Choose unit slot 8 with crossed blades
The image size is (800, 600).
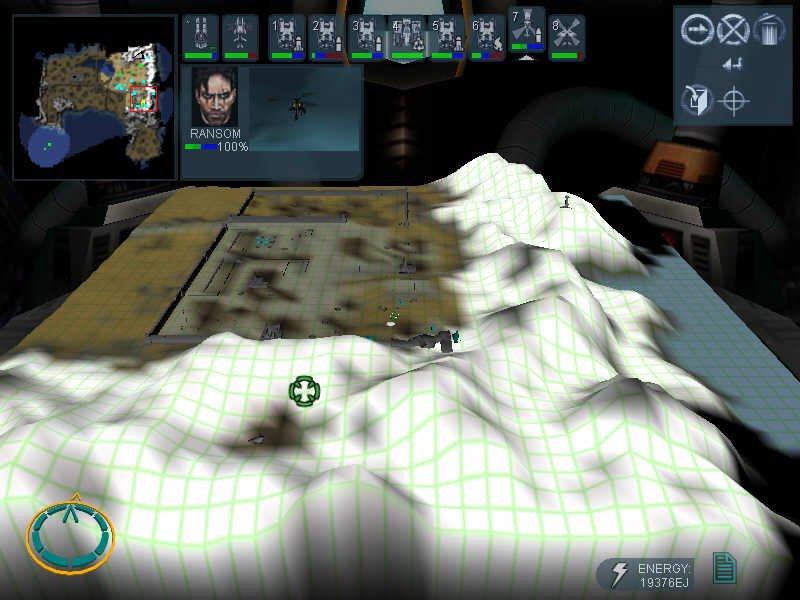tap(568, 38)
